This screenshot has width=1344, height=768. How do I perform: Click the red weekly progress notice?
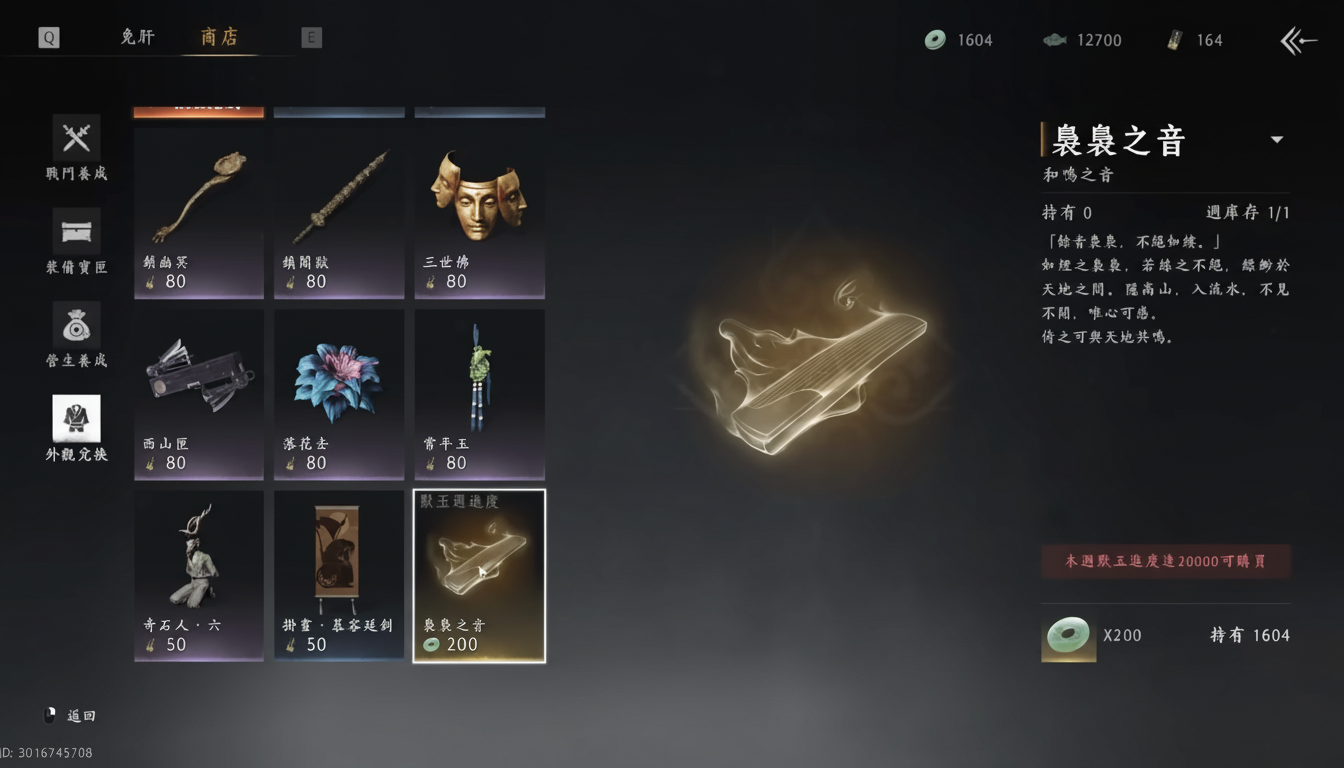1165,561
